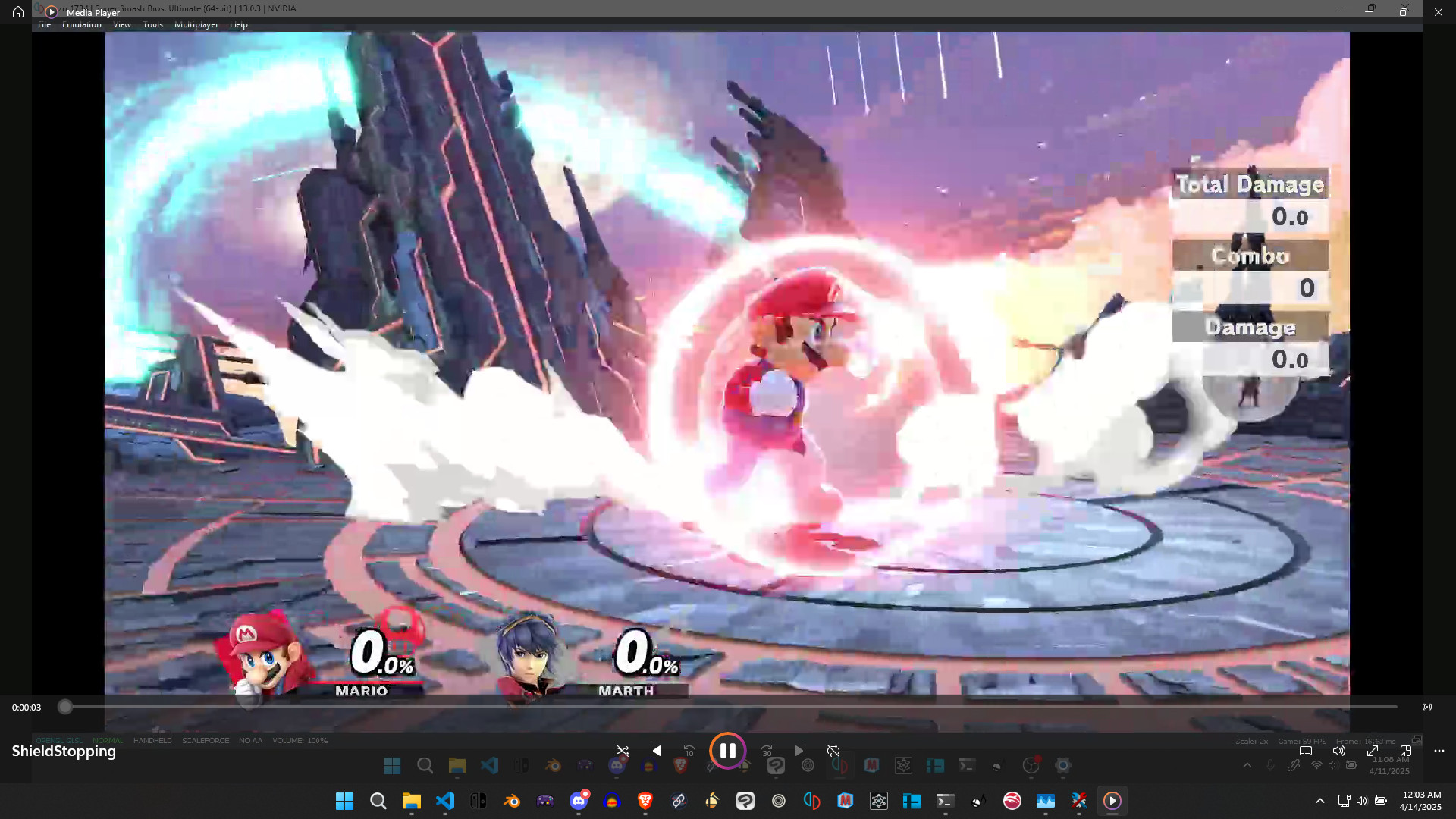The height and width of the screenshot is (819, 1456).
Task: Click the video seek bar near 0:00:03
Action: [x=65, y=707]
